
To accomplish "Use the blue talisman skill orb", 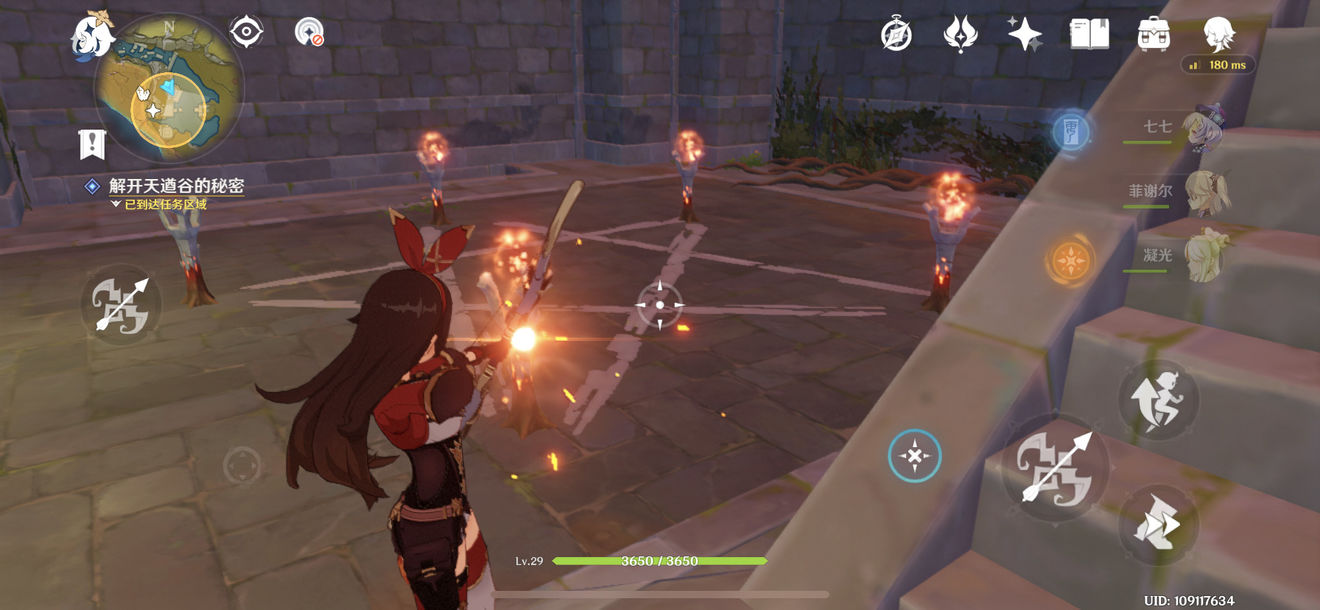I will [x=1071, y=131].
